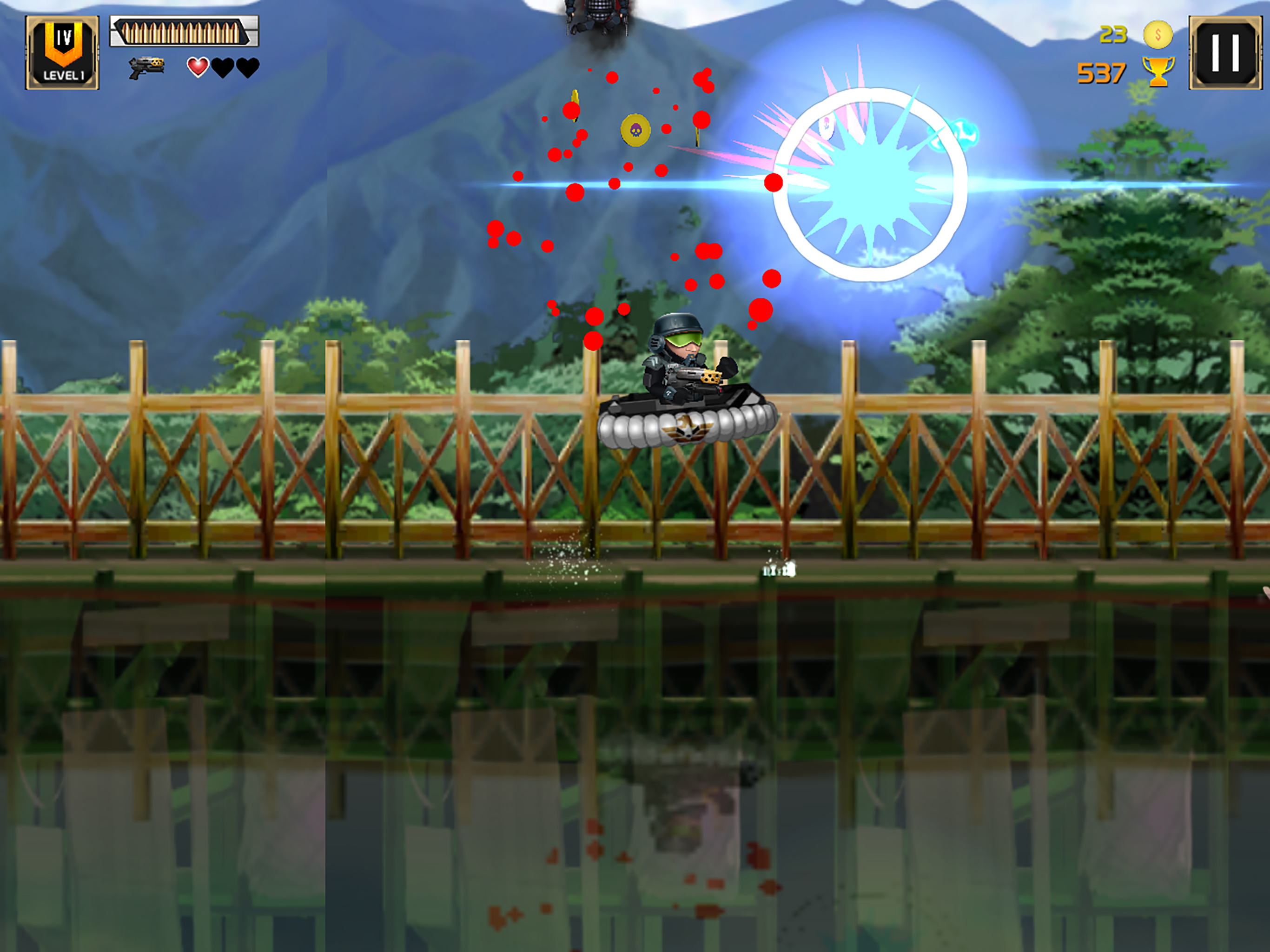Viewport: 1270px width, 952px height.
Task: Tap the second black empty heart
Action: (223, 68)
